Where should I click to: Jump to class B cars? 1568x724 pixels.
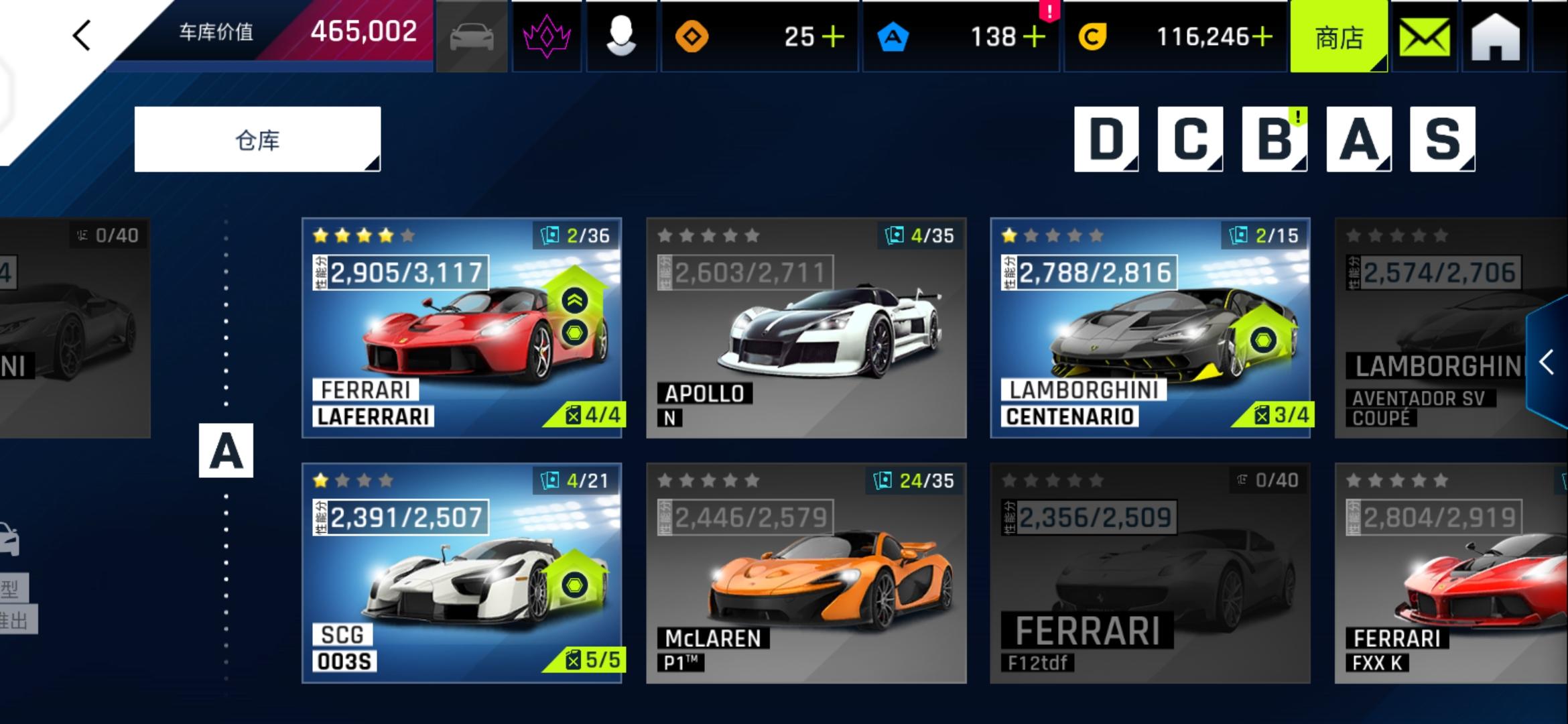(x=1274, y=139)
